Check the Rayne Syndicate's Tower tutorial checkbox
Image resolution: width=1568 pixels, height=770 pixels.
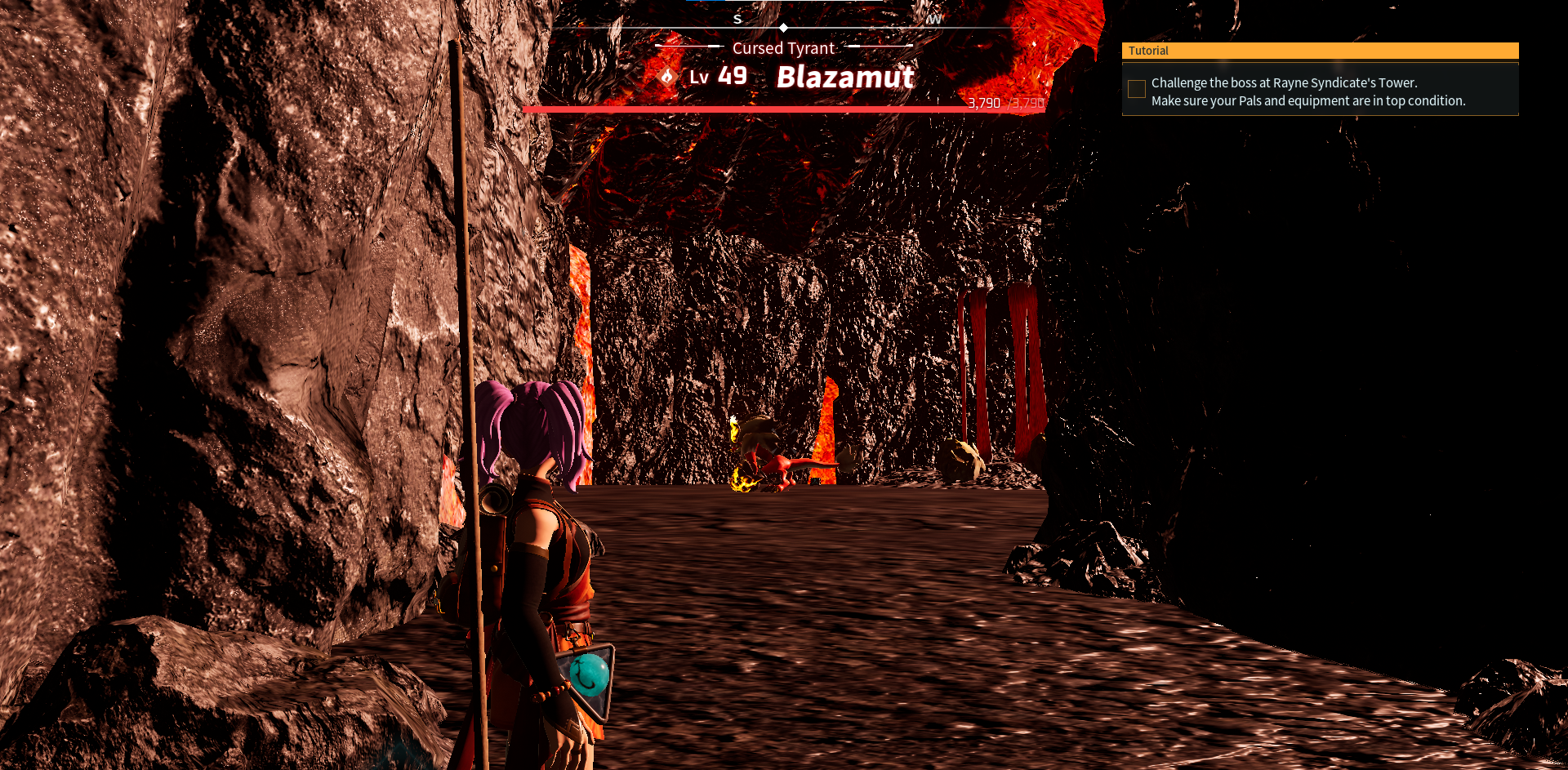pyautogui.click(x=1136, y=89)
